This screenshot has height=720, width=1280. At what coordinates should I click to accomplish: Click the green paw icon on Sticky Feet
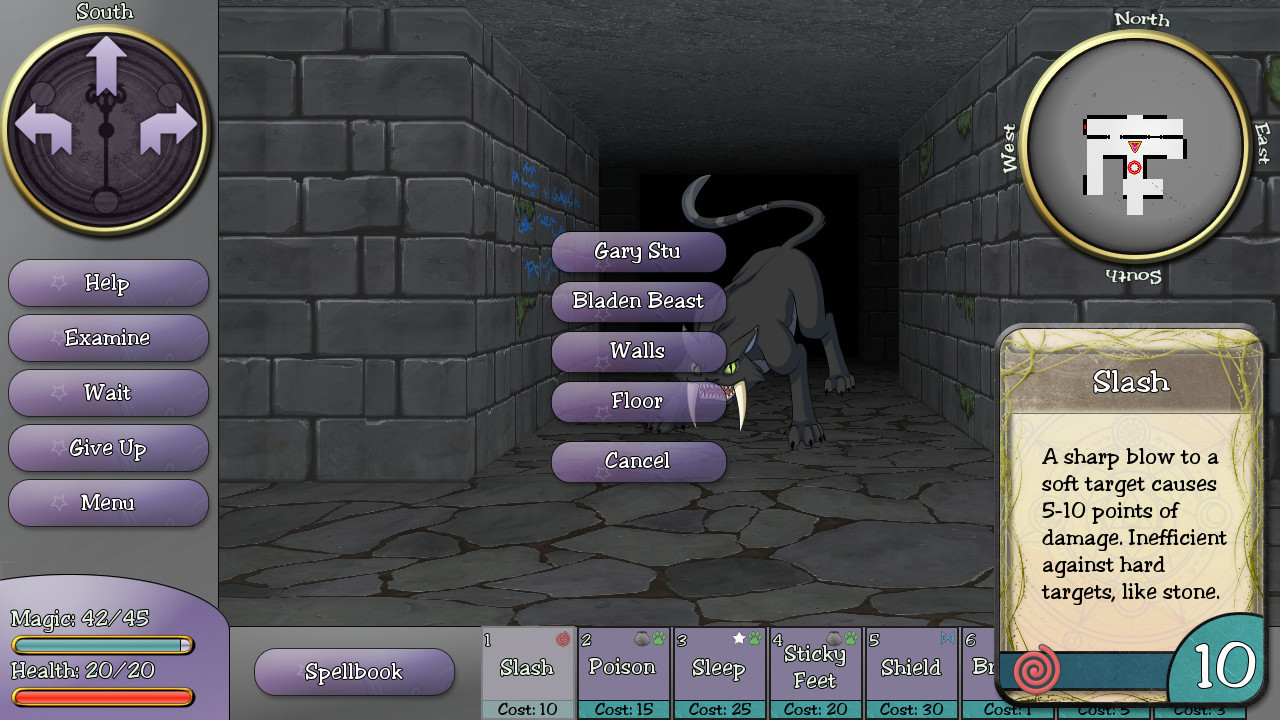coord(849,637)
